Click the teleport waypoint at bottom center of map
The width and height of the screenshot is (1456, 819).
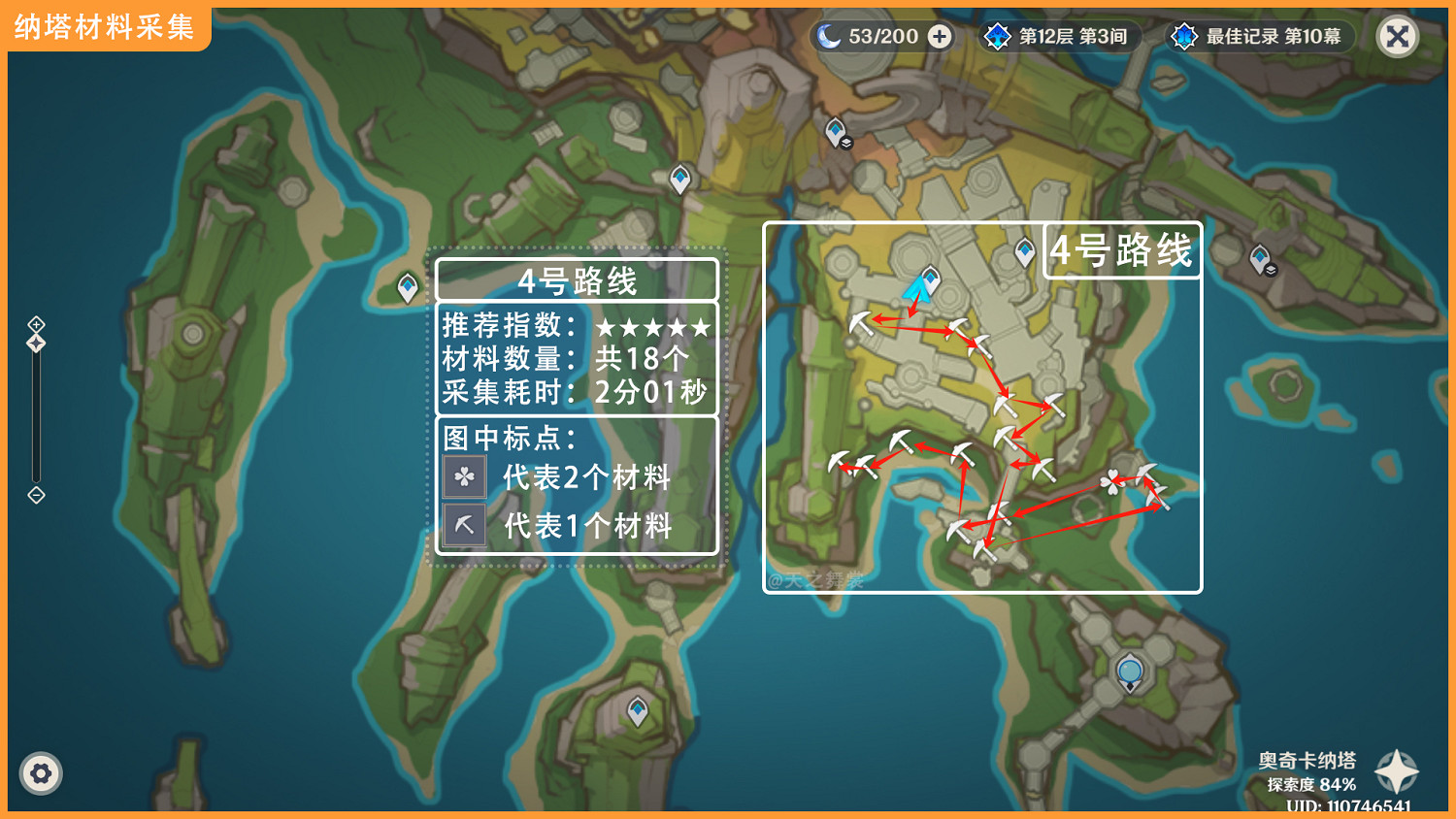coord(639,711)
